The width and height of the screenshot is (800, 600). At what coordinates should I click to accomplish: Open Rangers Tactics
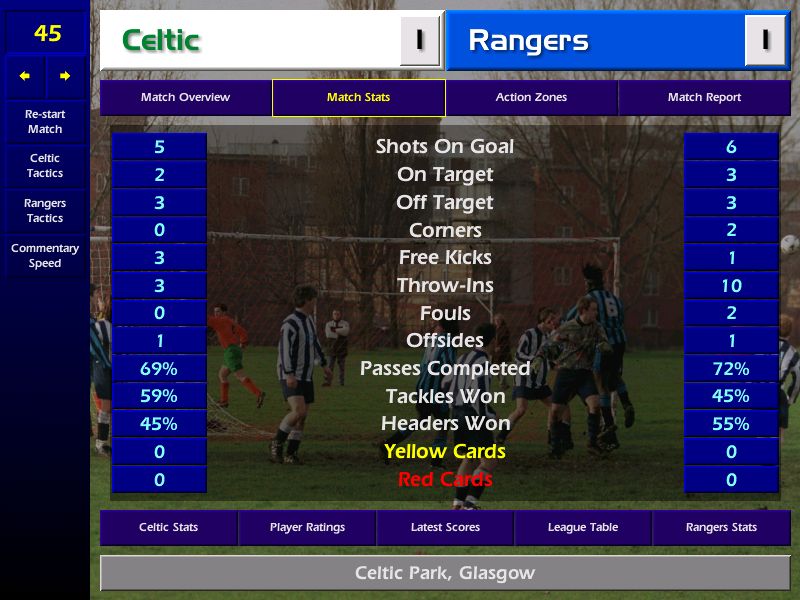click(x=45, y=211)
